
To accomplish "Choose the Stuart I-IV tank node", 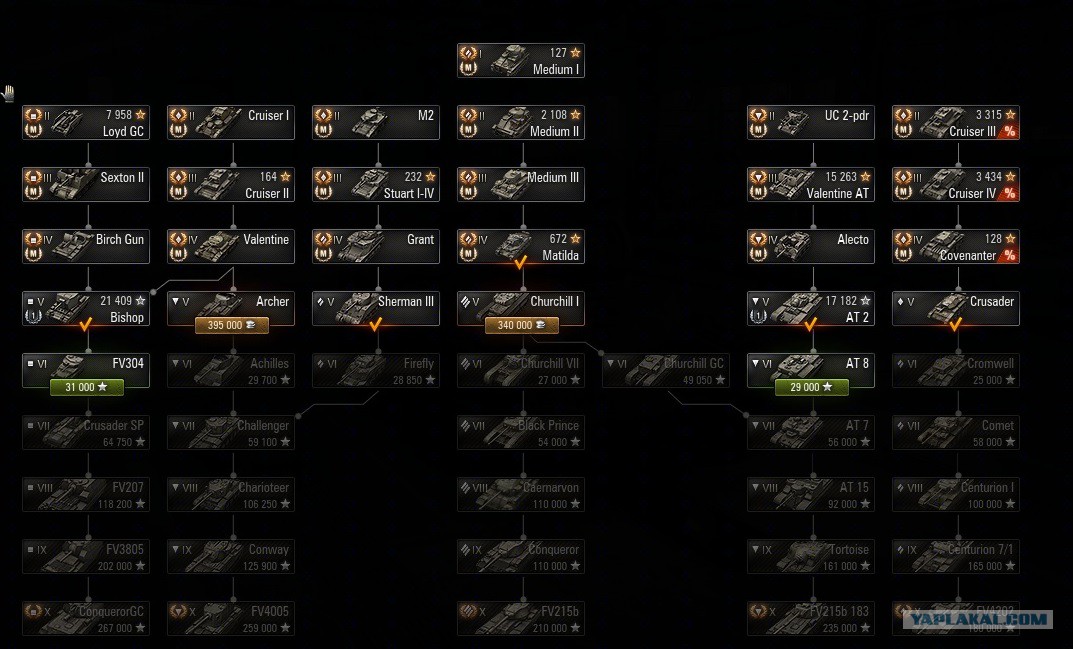I will [x=376, y=185].
